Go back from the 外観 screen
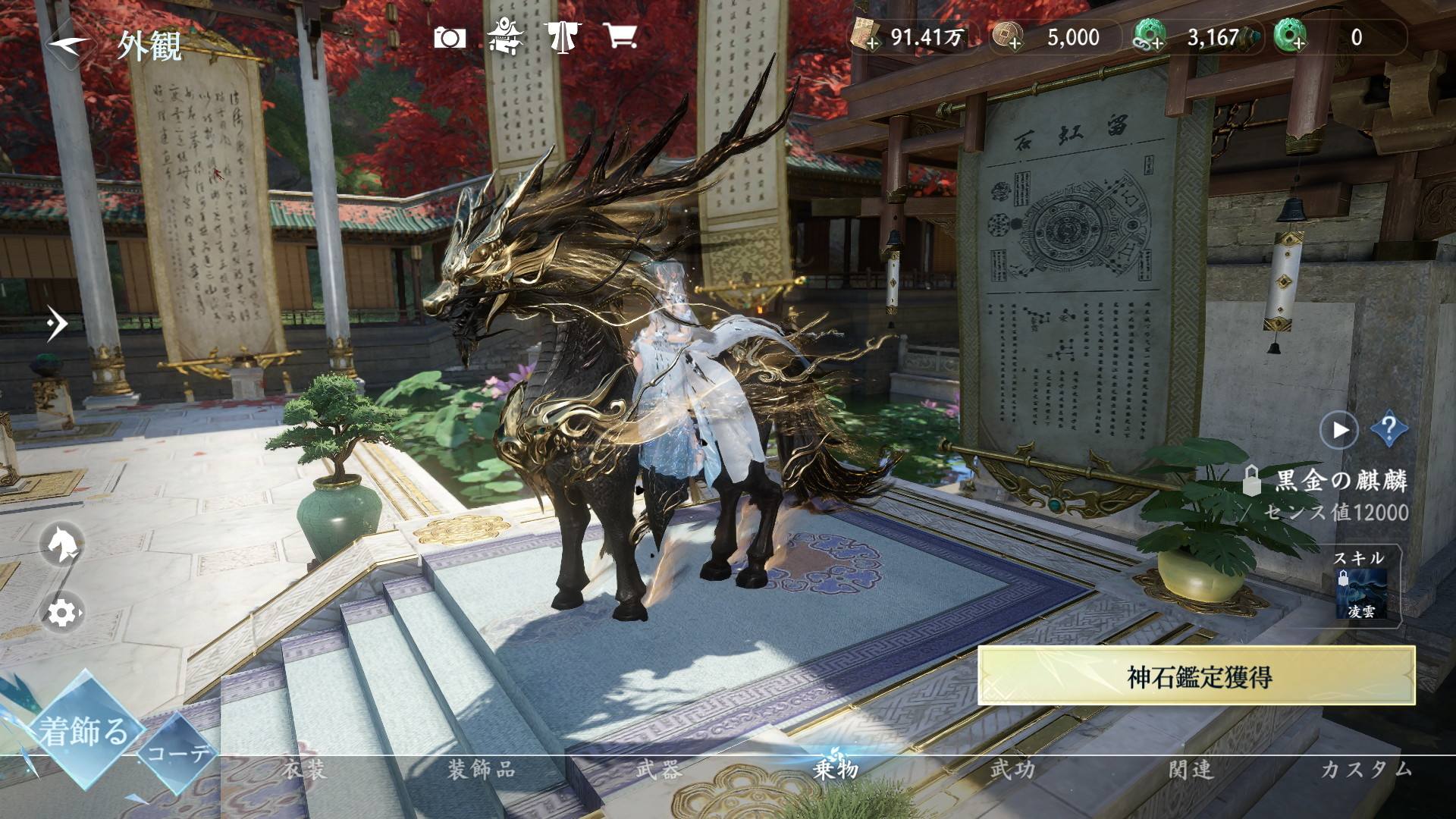Image resolution: width=1456 pixels, height=819 pixels. pyautogui.click(x=70, y=44)
